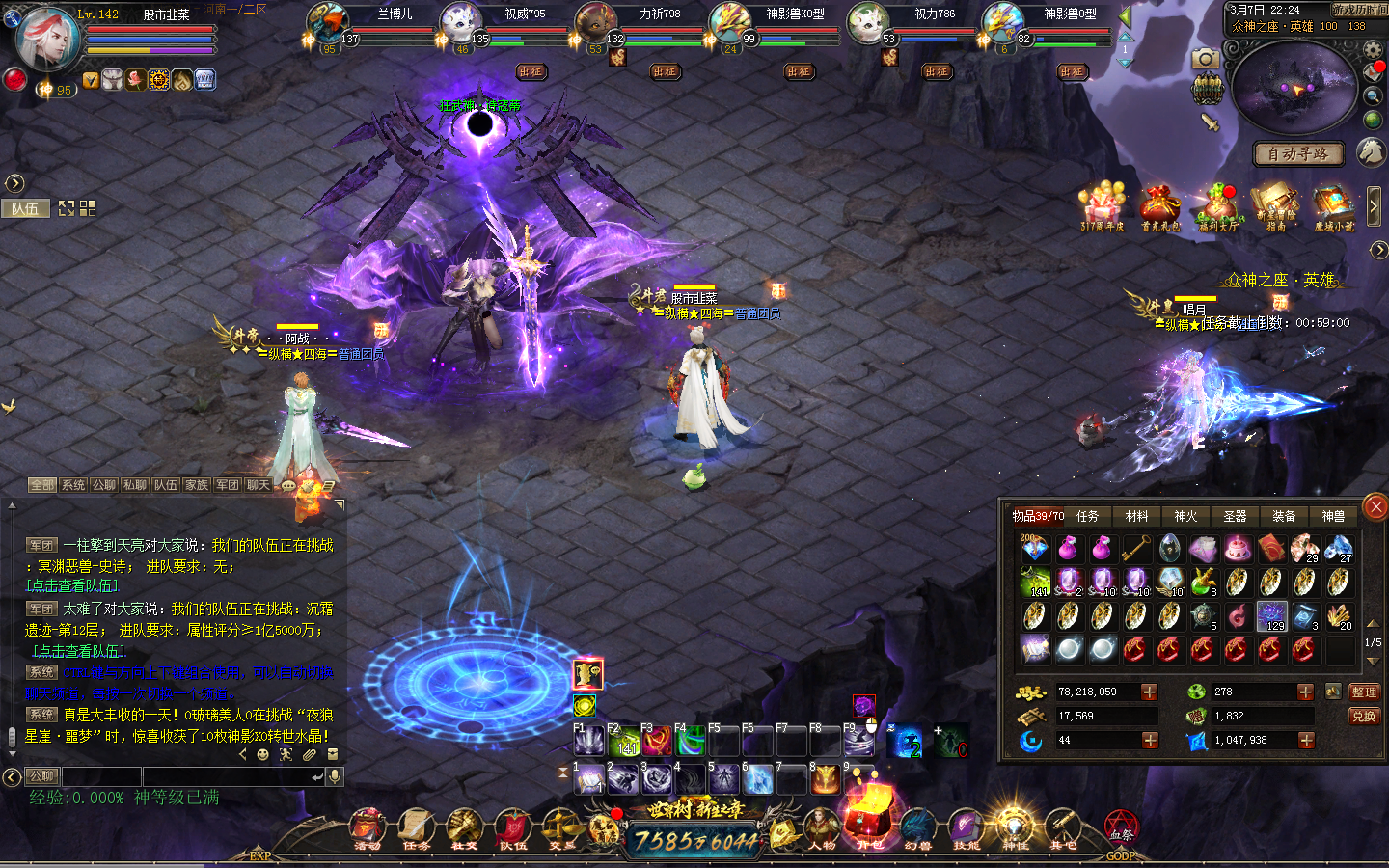Click the 兑换 exchange button

(x=1364, y=717)
